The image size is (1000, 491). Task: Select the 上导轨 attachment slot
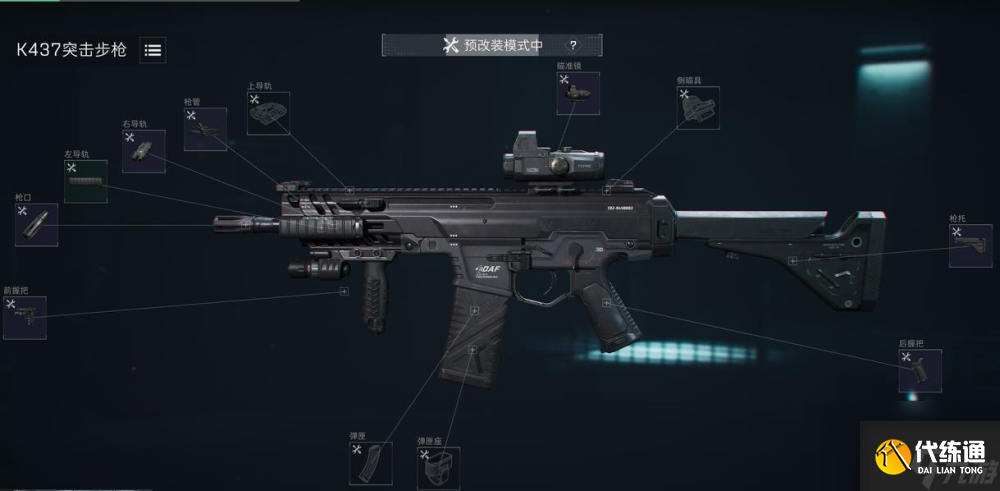click(x=268, y=113)
